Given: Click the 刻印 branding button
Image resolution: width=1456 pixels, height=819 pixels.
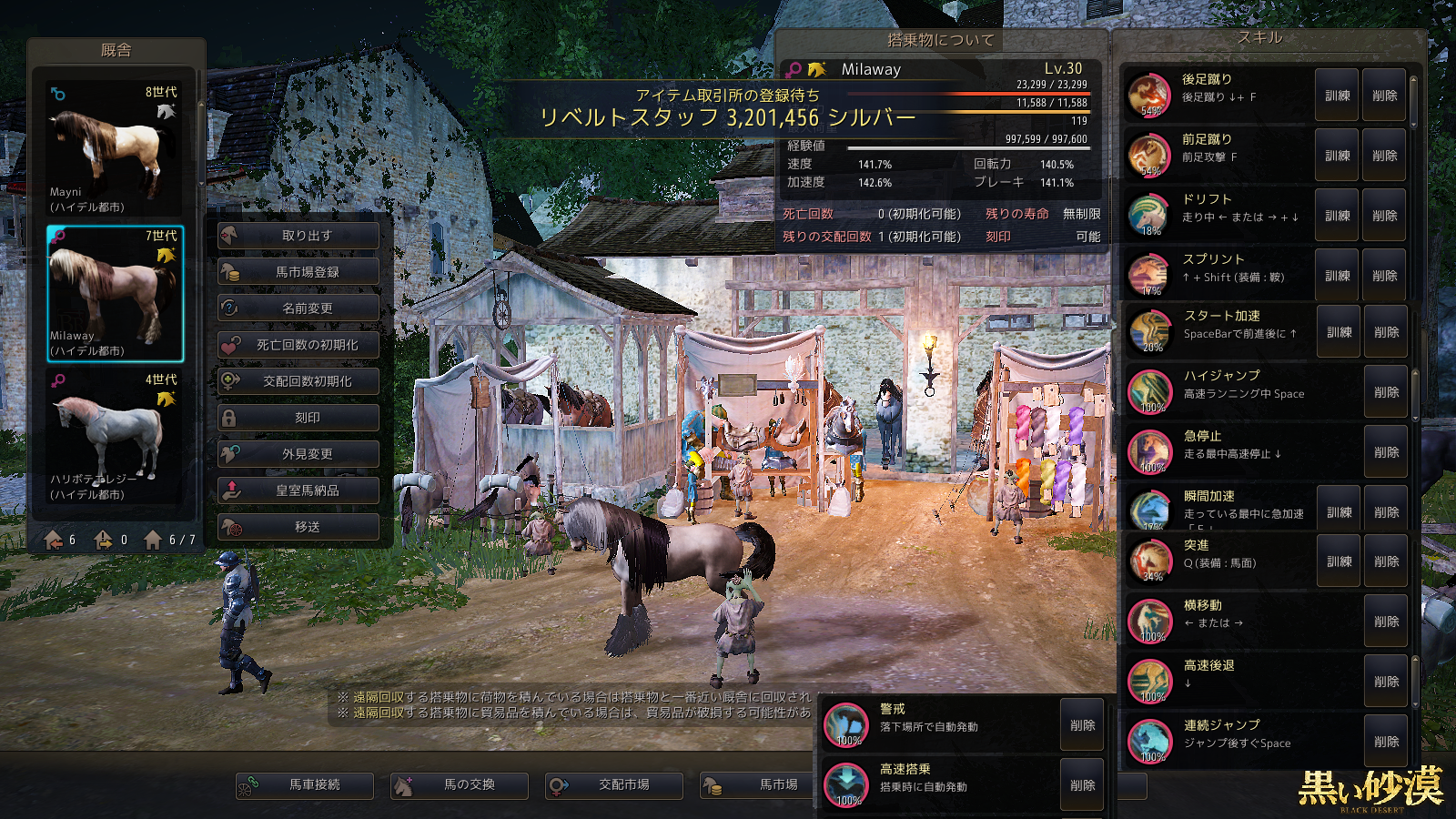Looking at the screenshot, I should [x=298, y=418].
